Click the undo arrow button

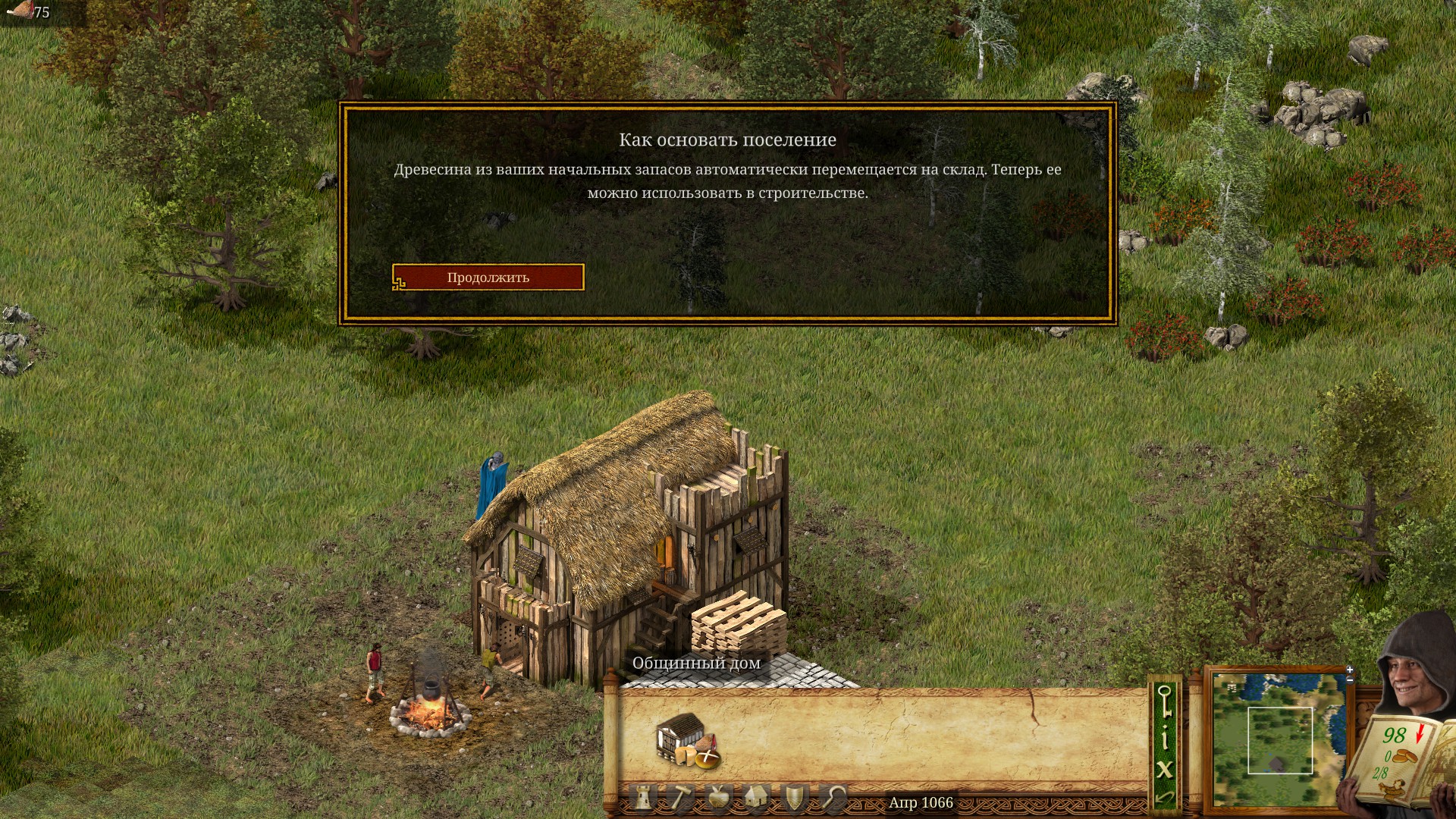(x=1165, y=797)
